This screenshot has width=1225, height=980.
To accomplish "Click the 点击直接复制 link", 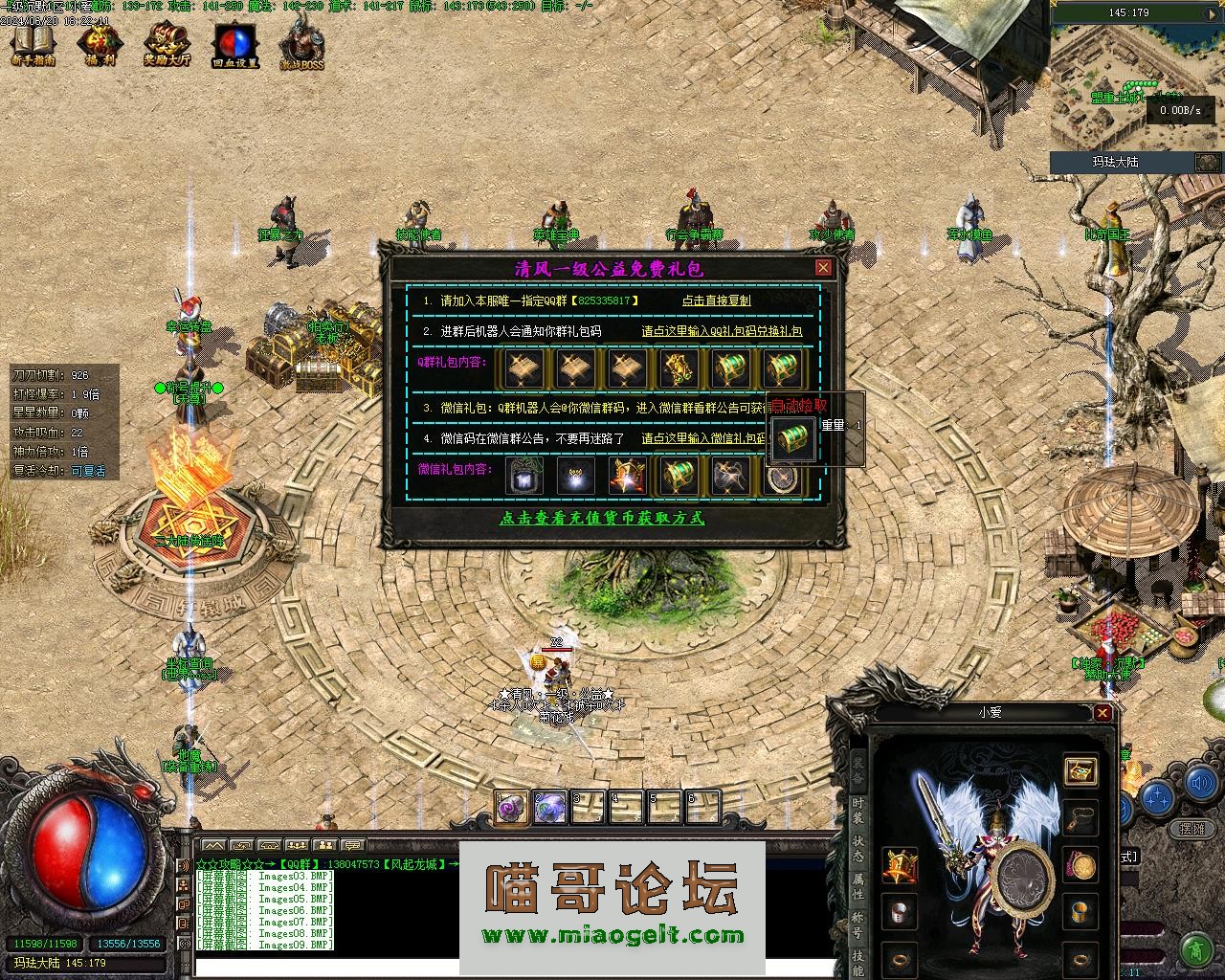I will [716, 301].
